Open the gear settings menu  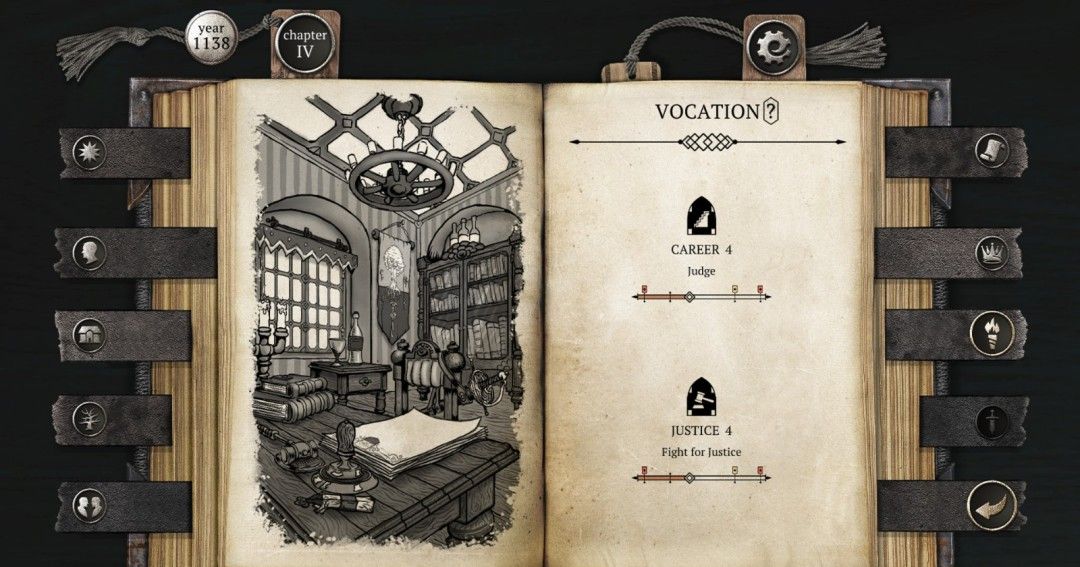click(x=772, y=44)
